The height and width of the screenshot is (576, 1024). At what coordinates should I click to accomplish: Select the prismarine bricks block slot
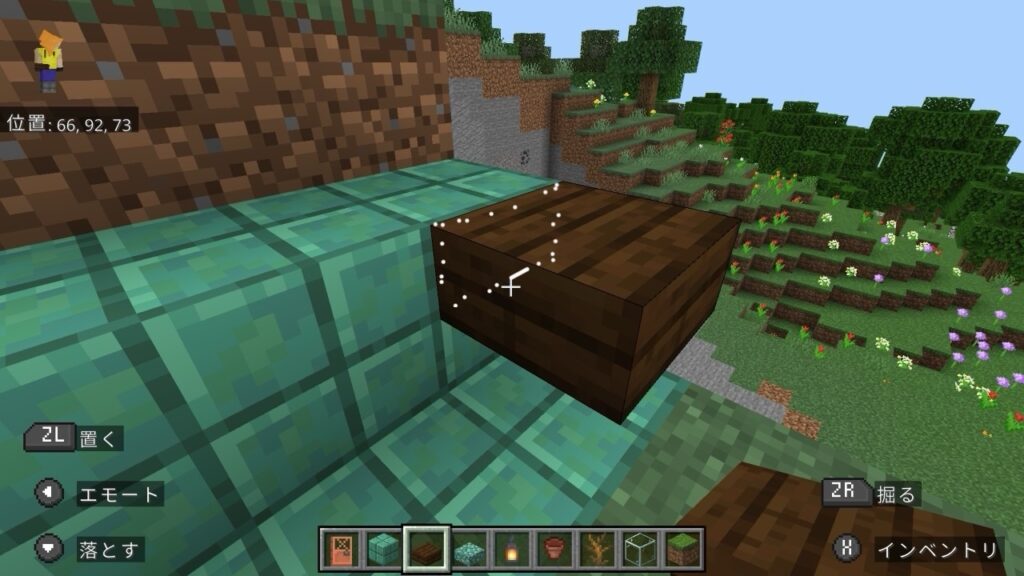(x=381, y=549)
